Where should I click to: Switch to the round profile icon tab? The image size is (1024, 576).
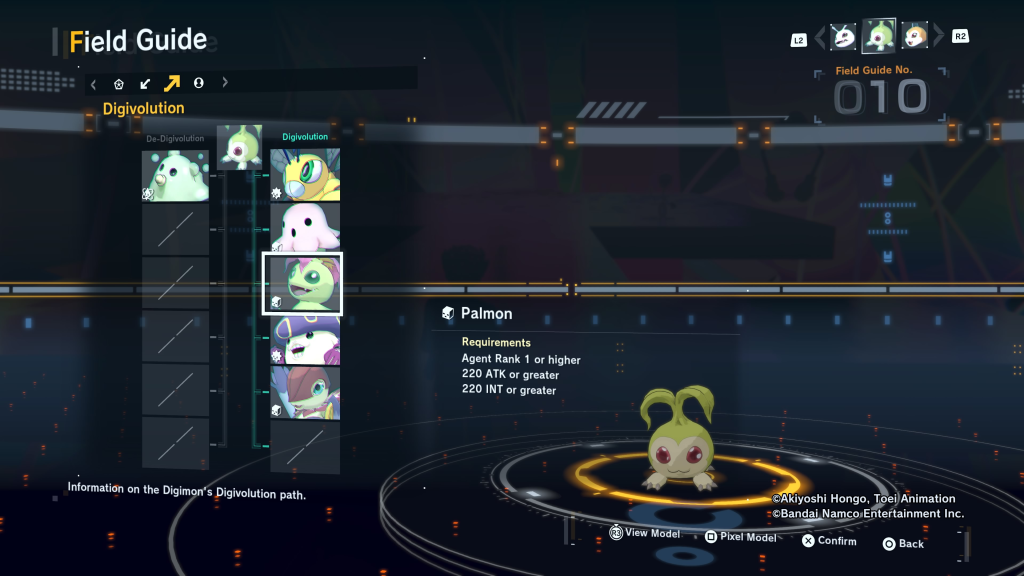click(198, 84)
